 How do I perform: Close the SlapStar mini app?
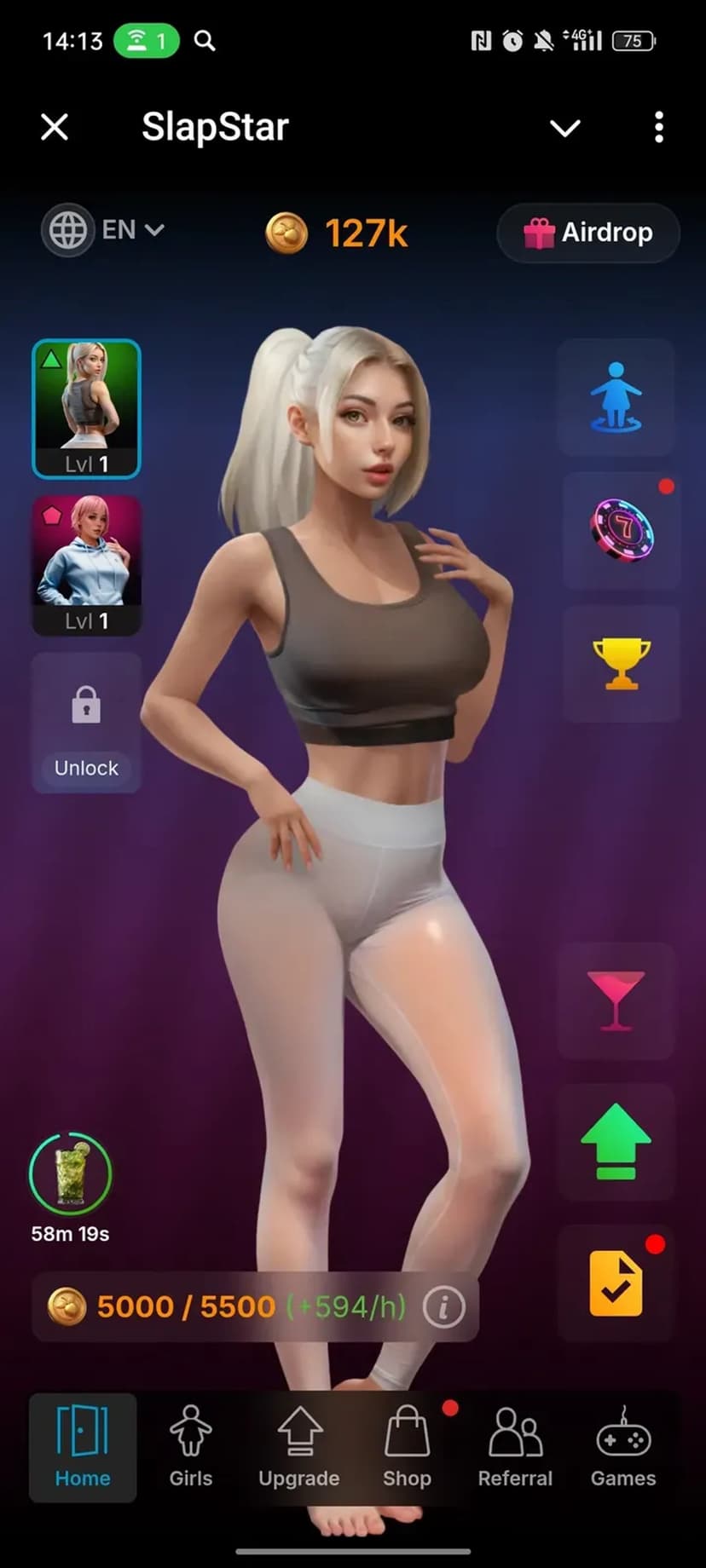tap(55, 128)
